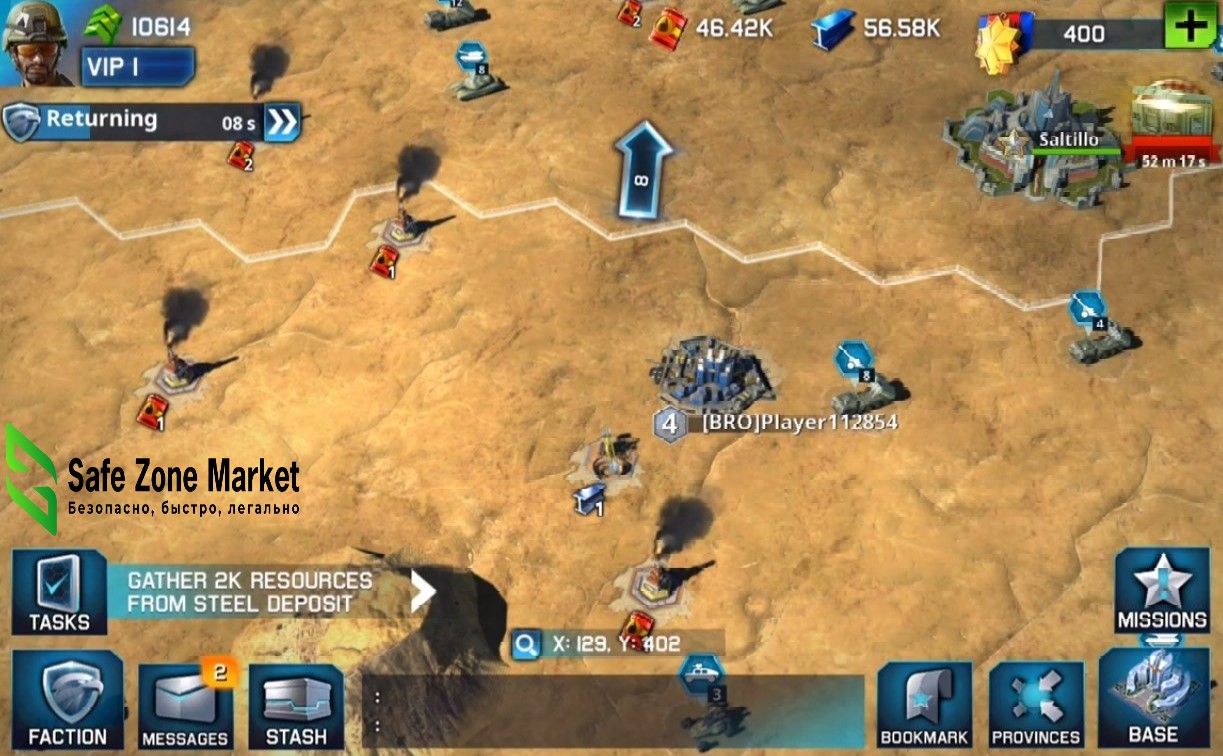Open the VIP 1 status panel
The height and width of the screenshot is (756, 1223).
[138, 67]
